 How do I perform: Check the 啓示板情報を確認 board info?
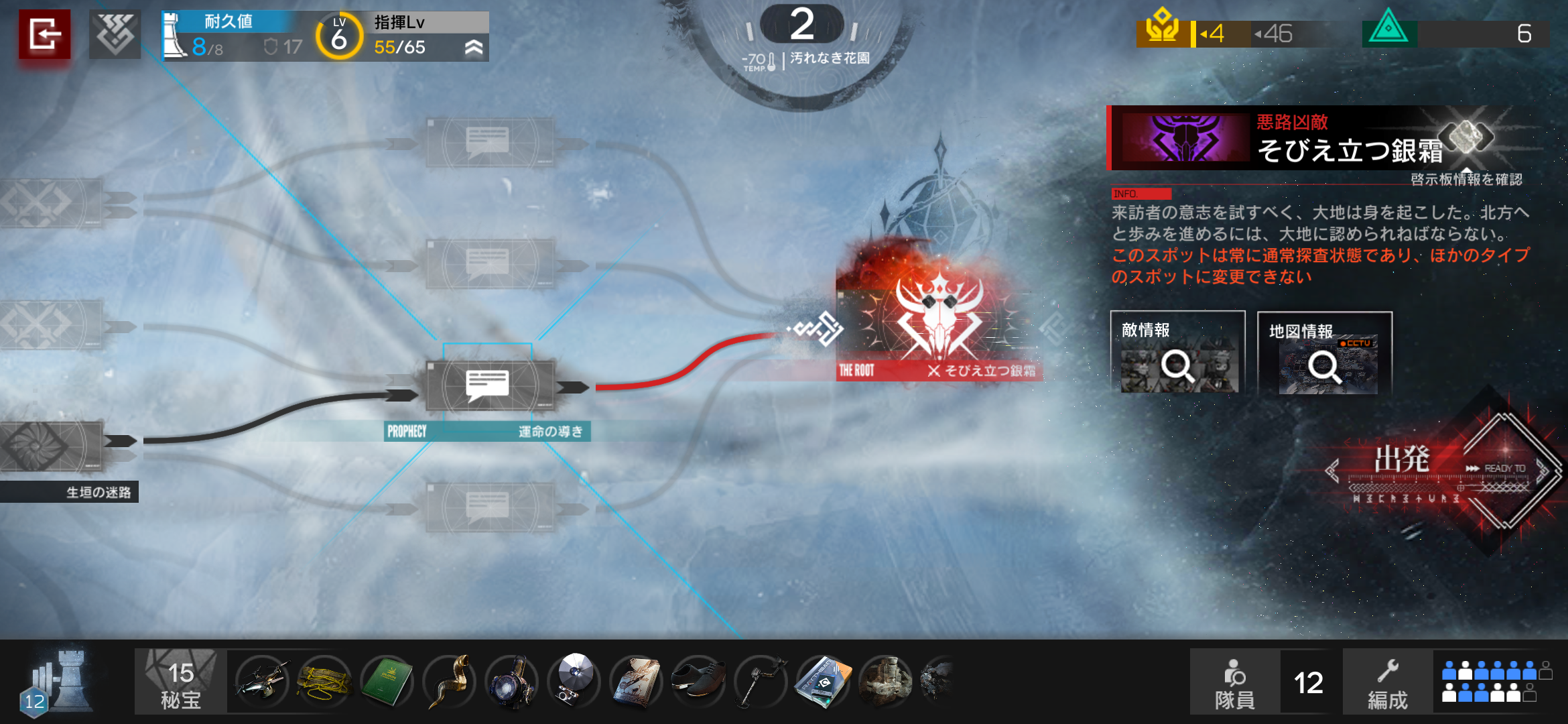pyautogui.click(x=1465, y=179)
